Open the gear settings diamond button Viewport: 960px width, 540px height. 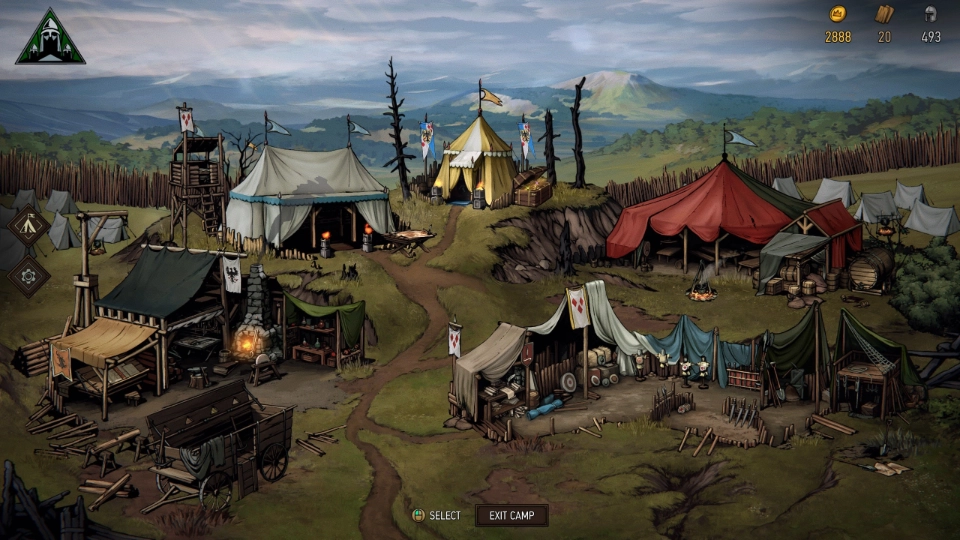point(28,275)
